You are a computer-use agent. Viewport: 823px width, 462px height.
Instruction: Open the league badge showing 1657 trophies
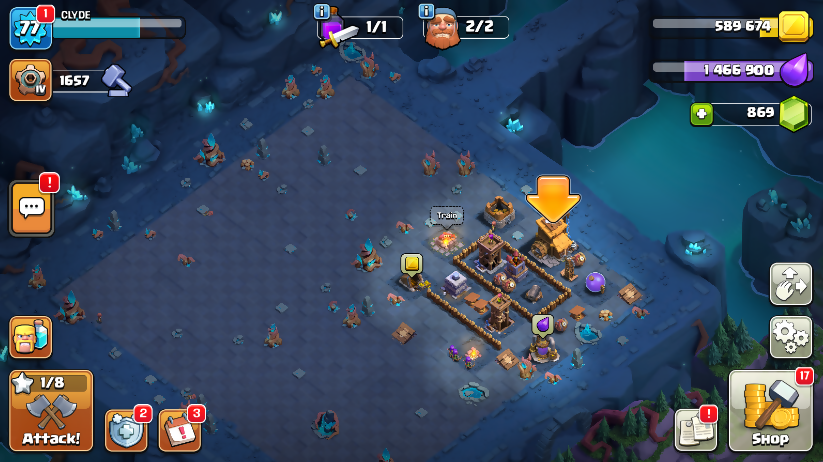coord(30,80)
